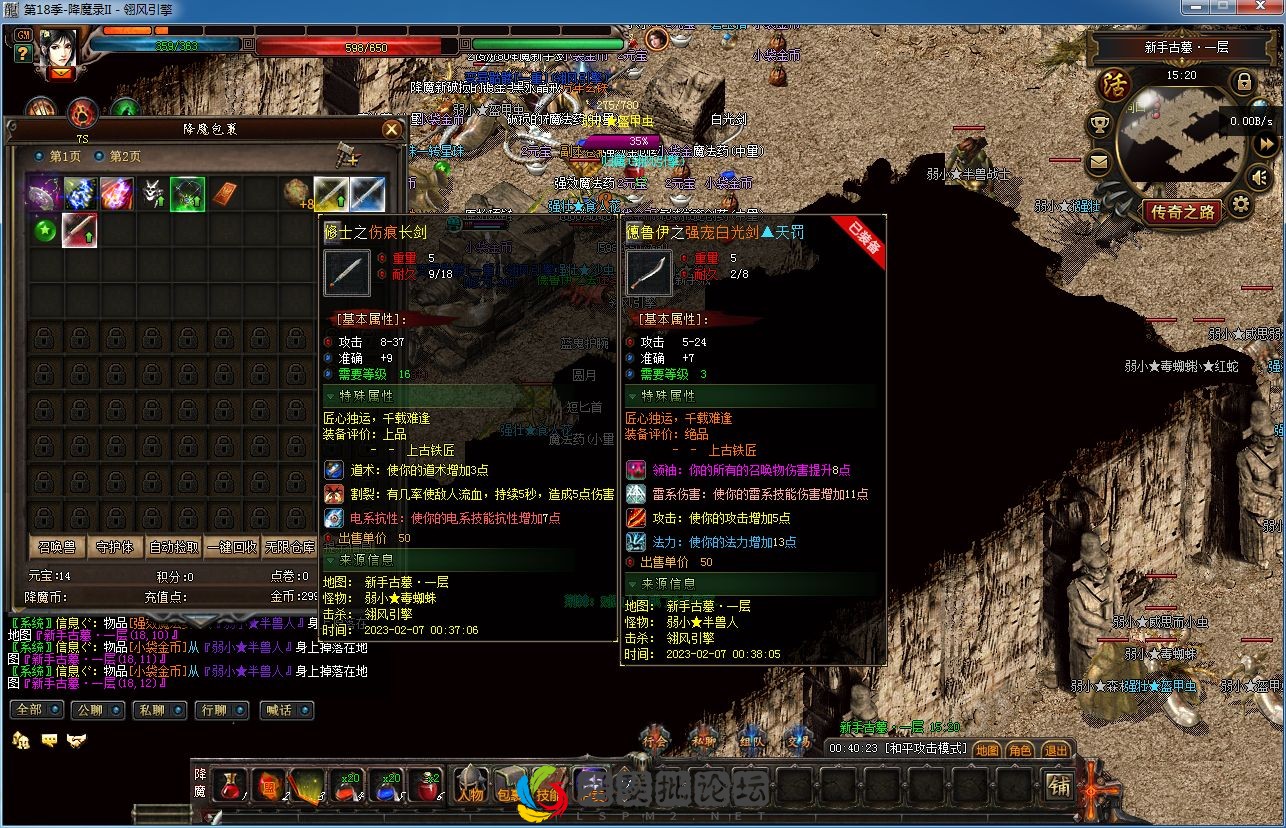1286x828 pixels.
Task: Click the GM icon at top left
Action: point(23,35)
